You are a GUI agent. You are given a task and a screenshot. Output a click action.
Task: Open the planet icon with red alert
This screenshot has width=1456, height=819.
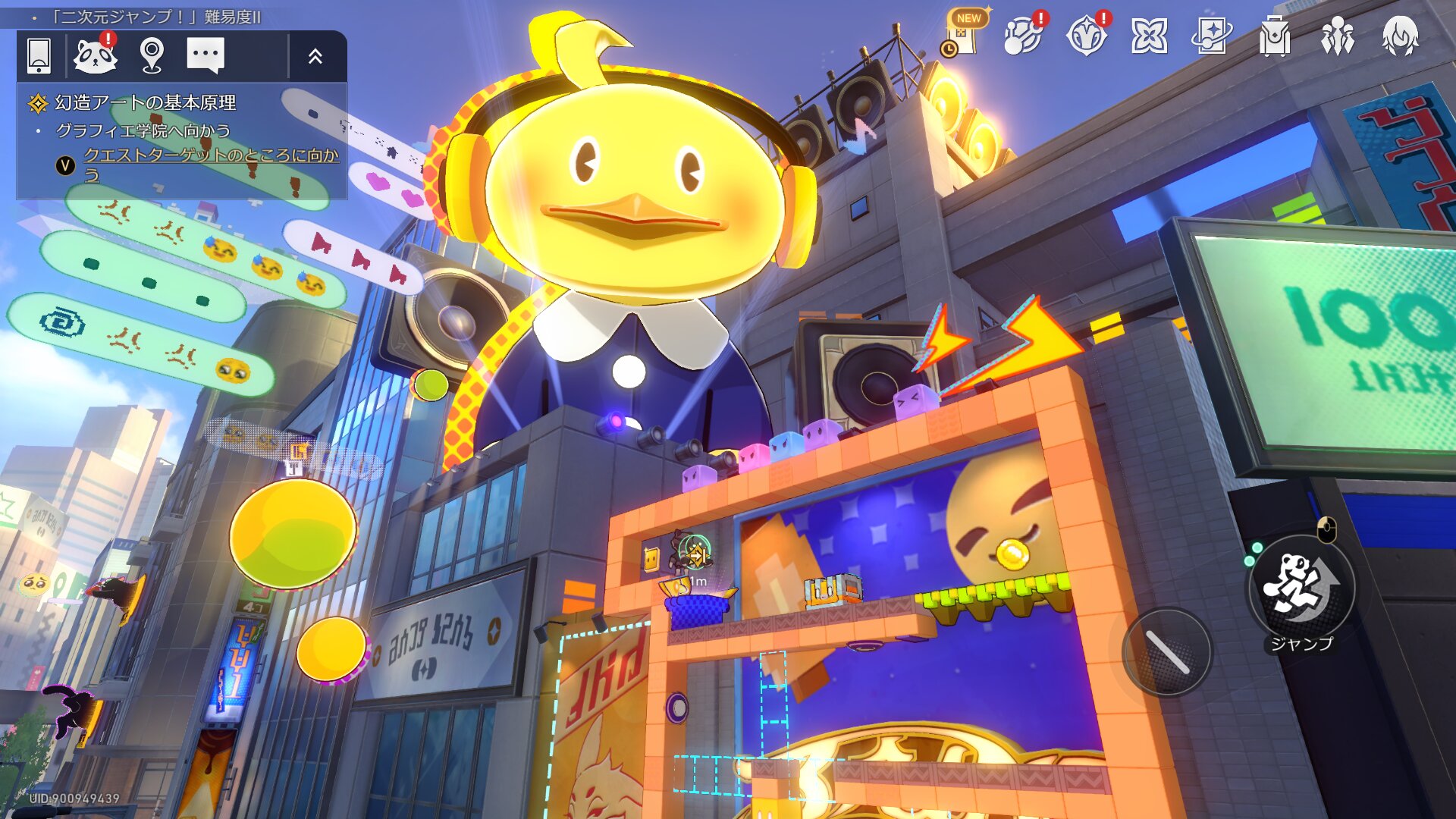1023,36
